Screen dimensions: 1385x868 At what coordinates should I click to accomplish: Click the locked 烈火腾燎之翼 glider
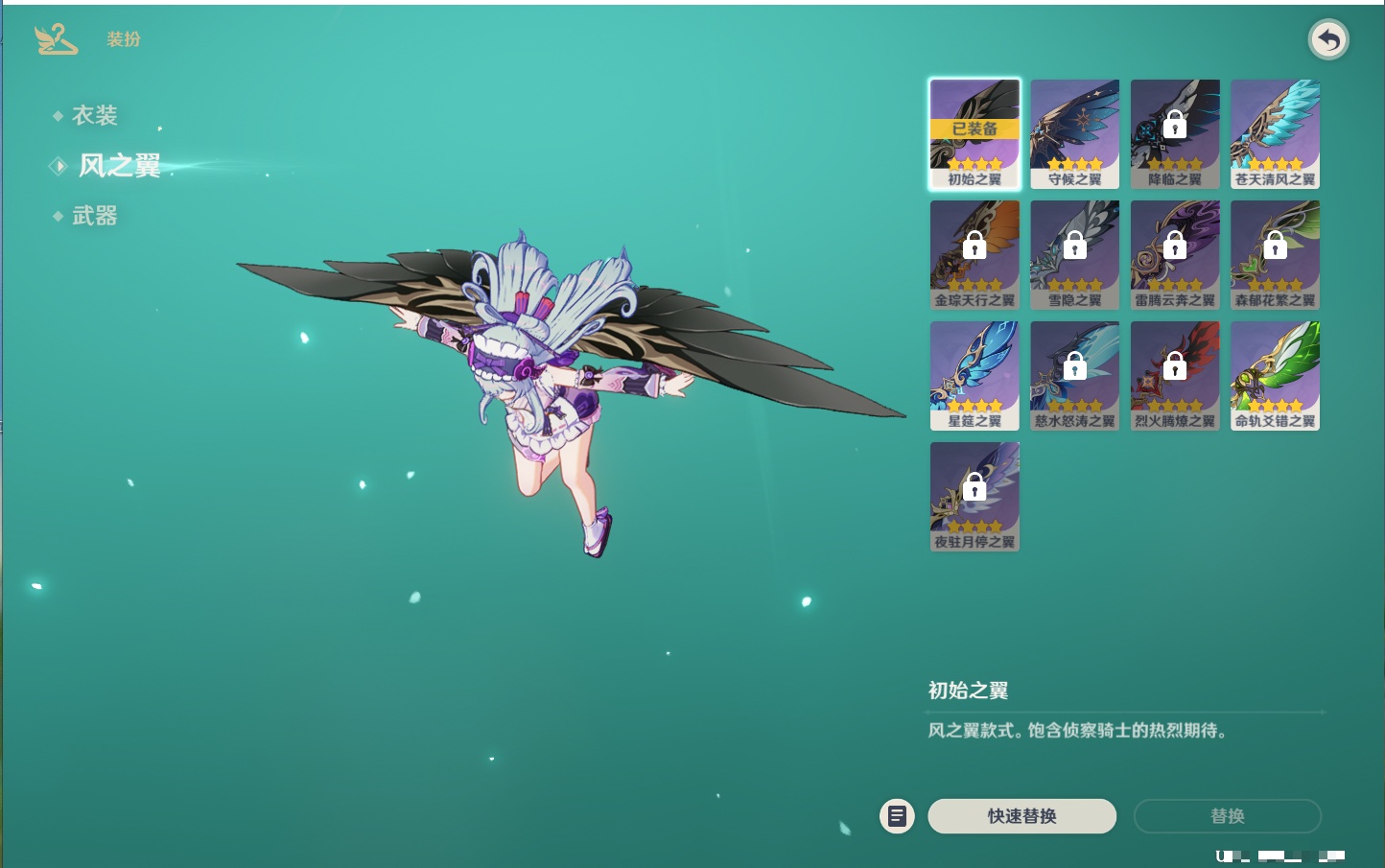[1175, 376]
